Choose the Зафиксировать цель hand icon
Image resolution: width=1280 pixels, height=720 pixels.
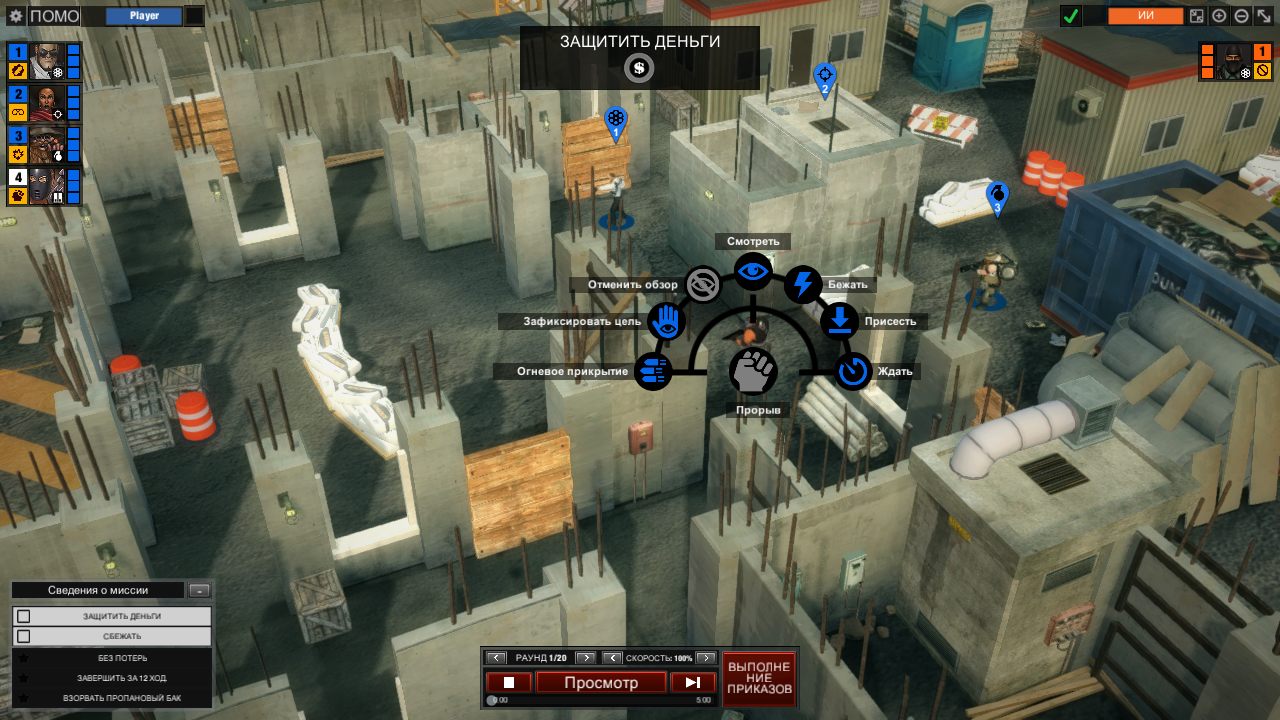click(x=667, y=321)
